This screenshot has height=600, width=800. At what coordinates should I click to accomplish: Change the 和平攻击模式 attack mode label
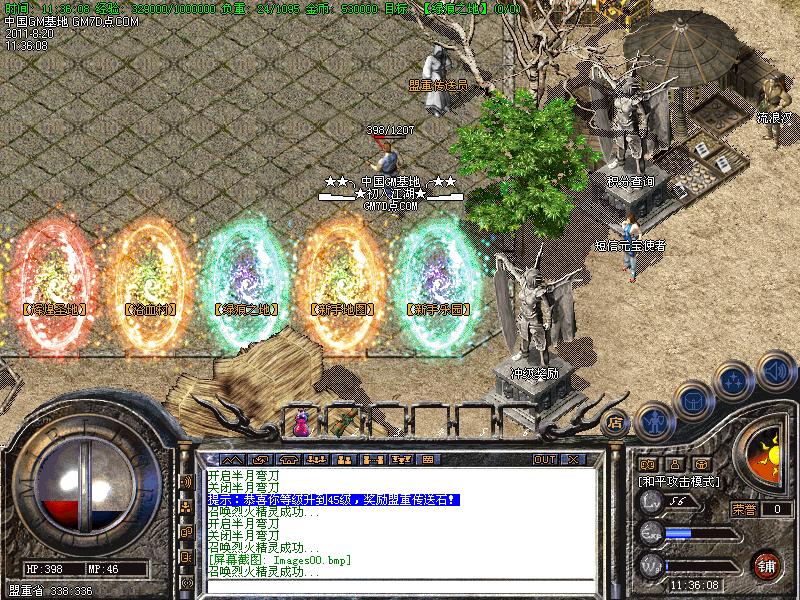click(x=680, y=481)
